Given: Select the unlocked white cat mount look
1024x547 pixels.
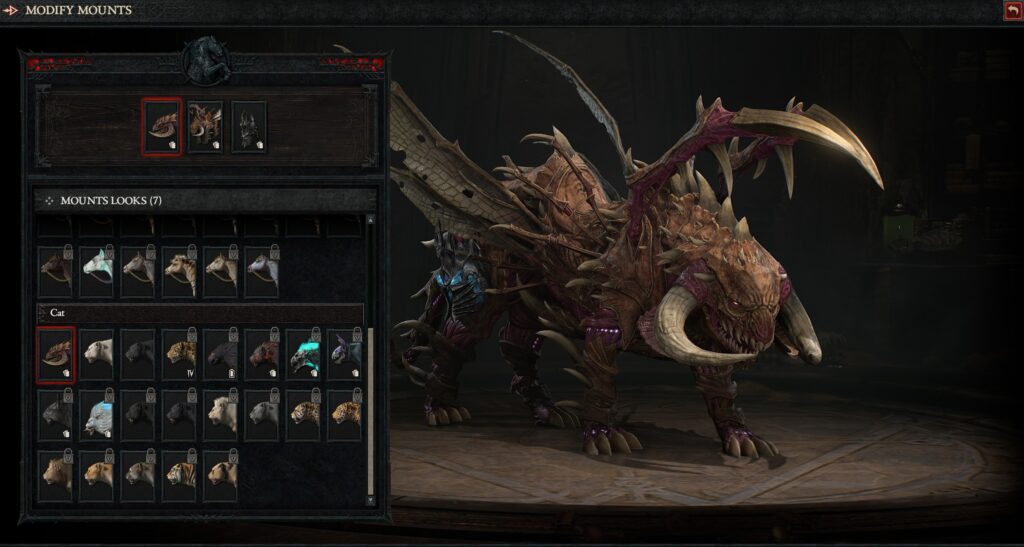Looking at the screenshot, I should [98, 354].
